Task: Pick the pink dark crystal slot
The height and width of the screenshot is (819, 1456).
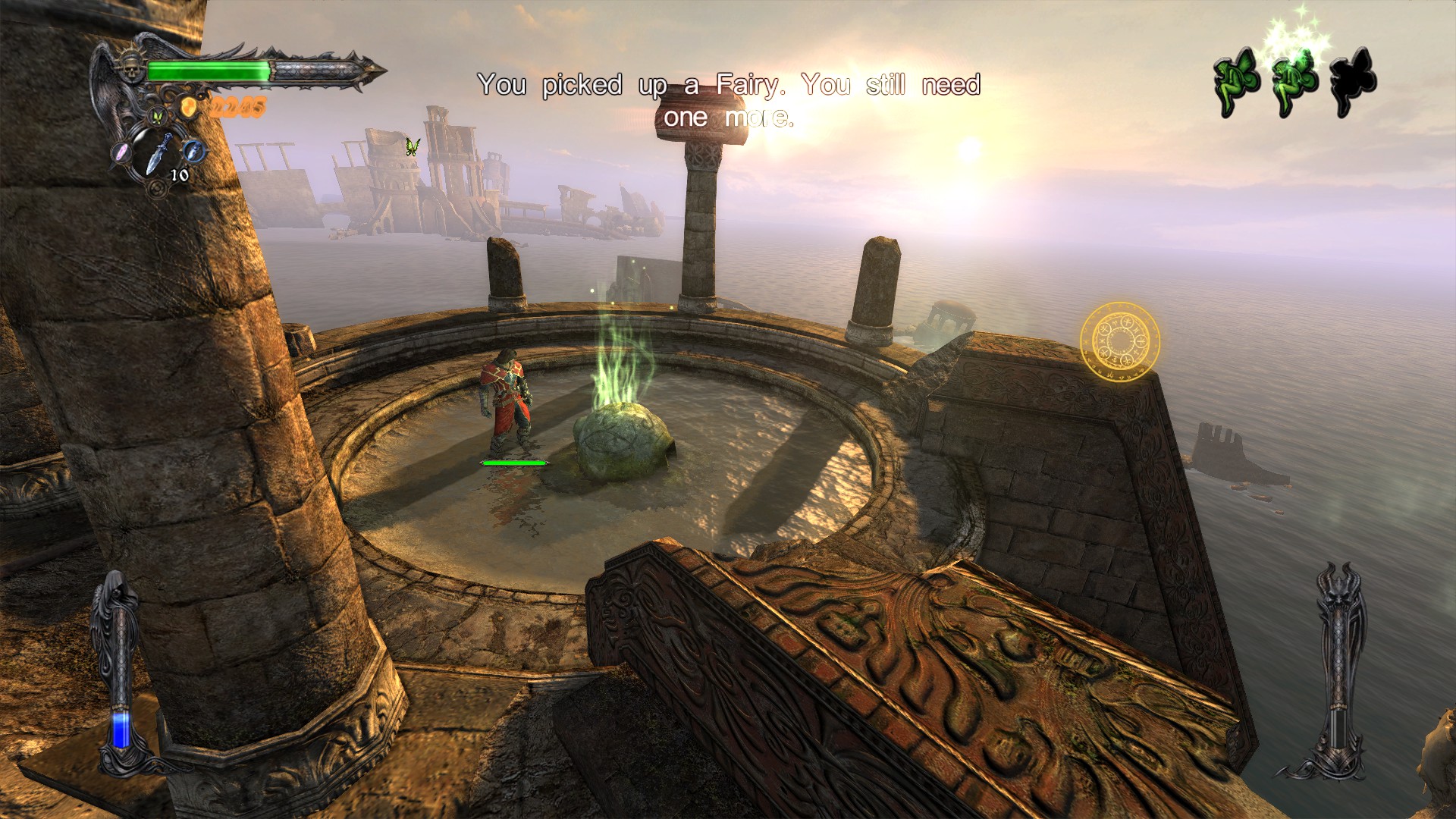Action: coord(122,152)
